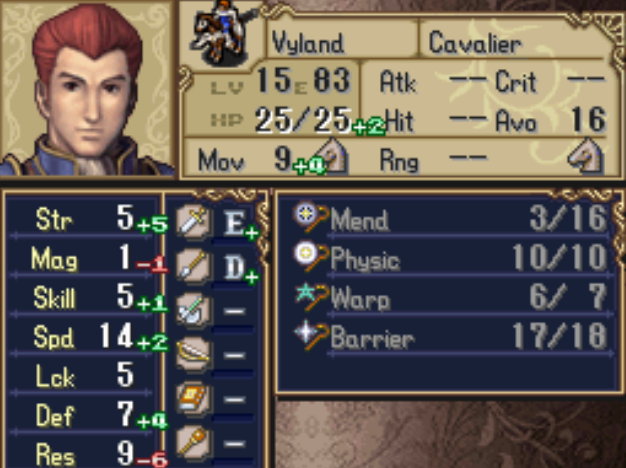Click the horse icon next to Mov
This screenshot has height=468, width=626.
click(334, 156)
